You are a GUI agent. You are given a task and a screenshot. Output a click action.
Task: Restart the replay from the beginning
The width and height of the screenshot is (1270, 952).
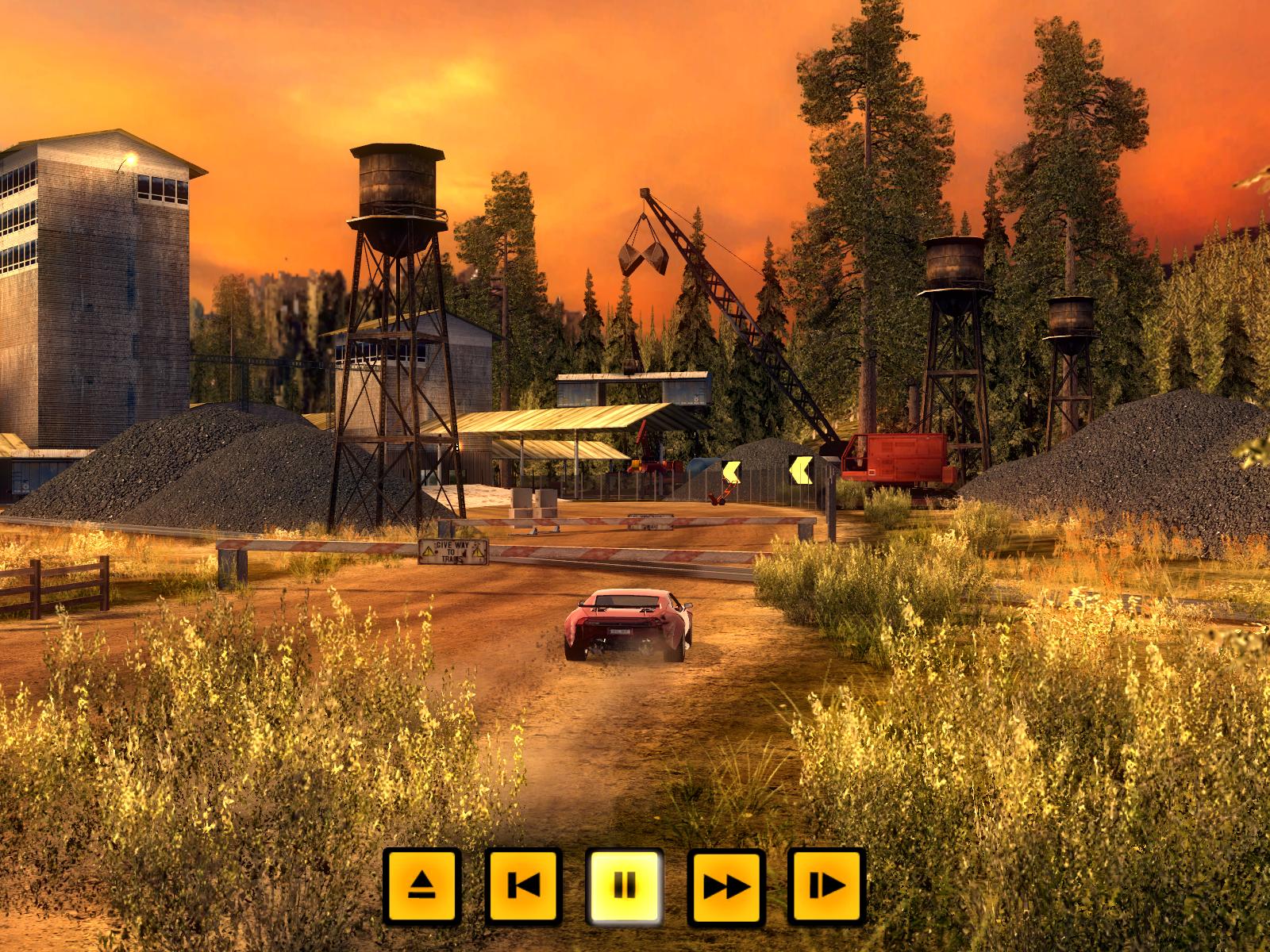523,885
